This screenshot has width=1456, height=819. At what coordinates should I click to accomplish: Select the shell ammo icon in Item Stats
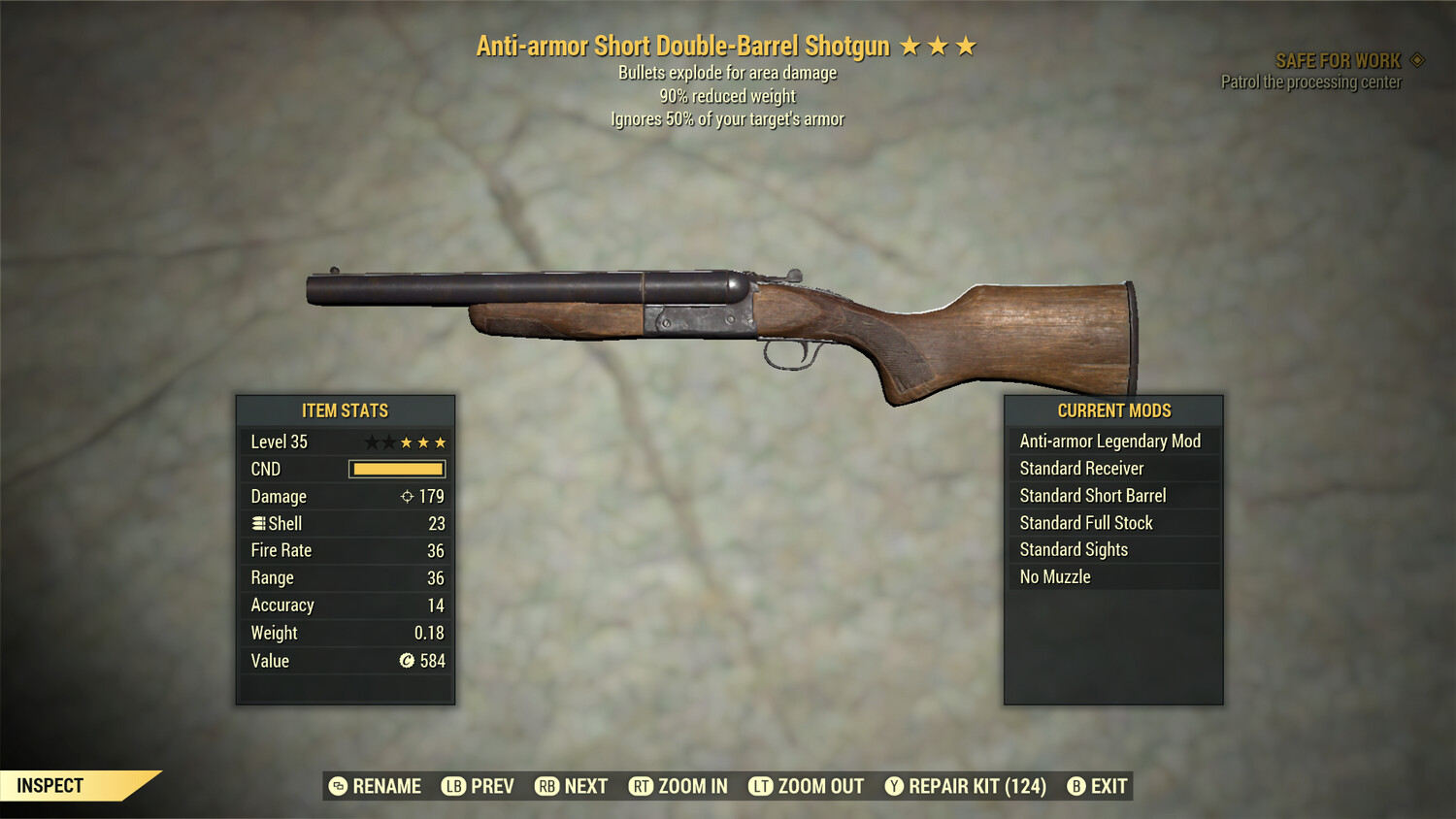(x=258, y=523)
